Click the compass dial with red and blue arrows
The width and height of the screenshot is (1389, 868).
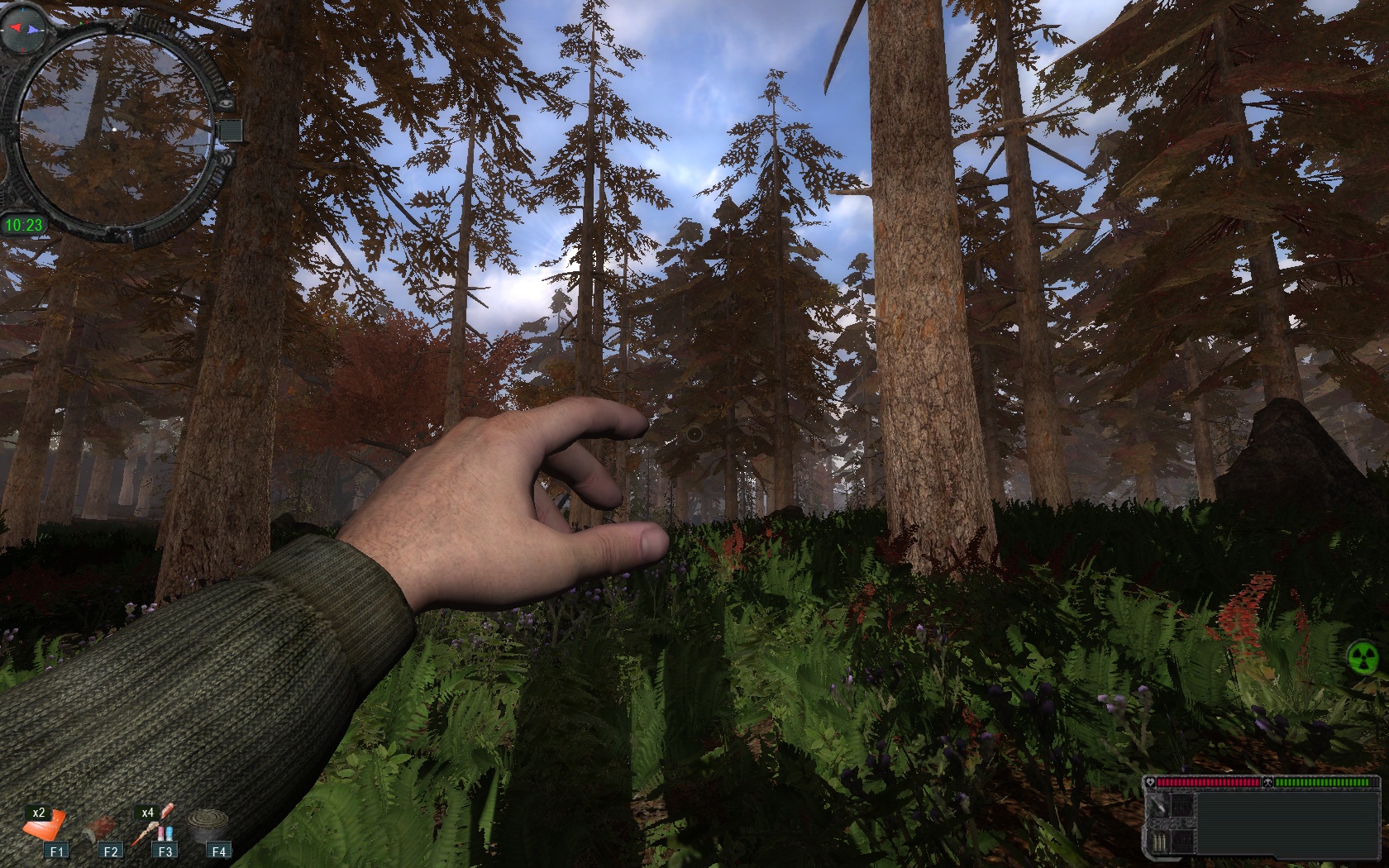click(24, 29)
